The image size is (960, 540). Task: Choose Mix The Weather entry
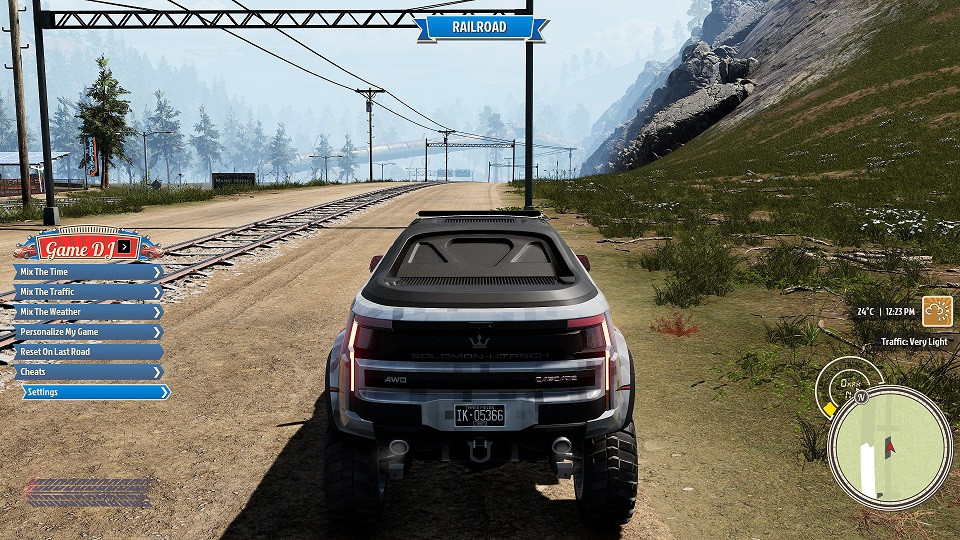coord(88,312)
